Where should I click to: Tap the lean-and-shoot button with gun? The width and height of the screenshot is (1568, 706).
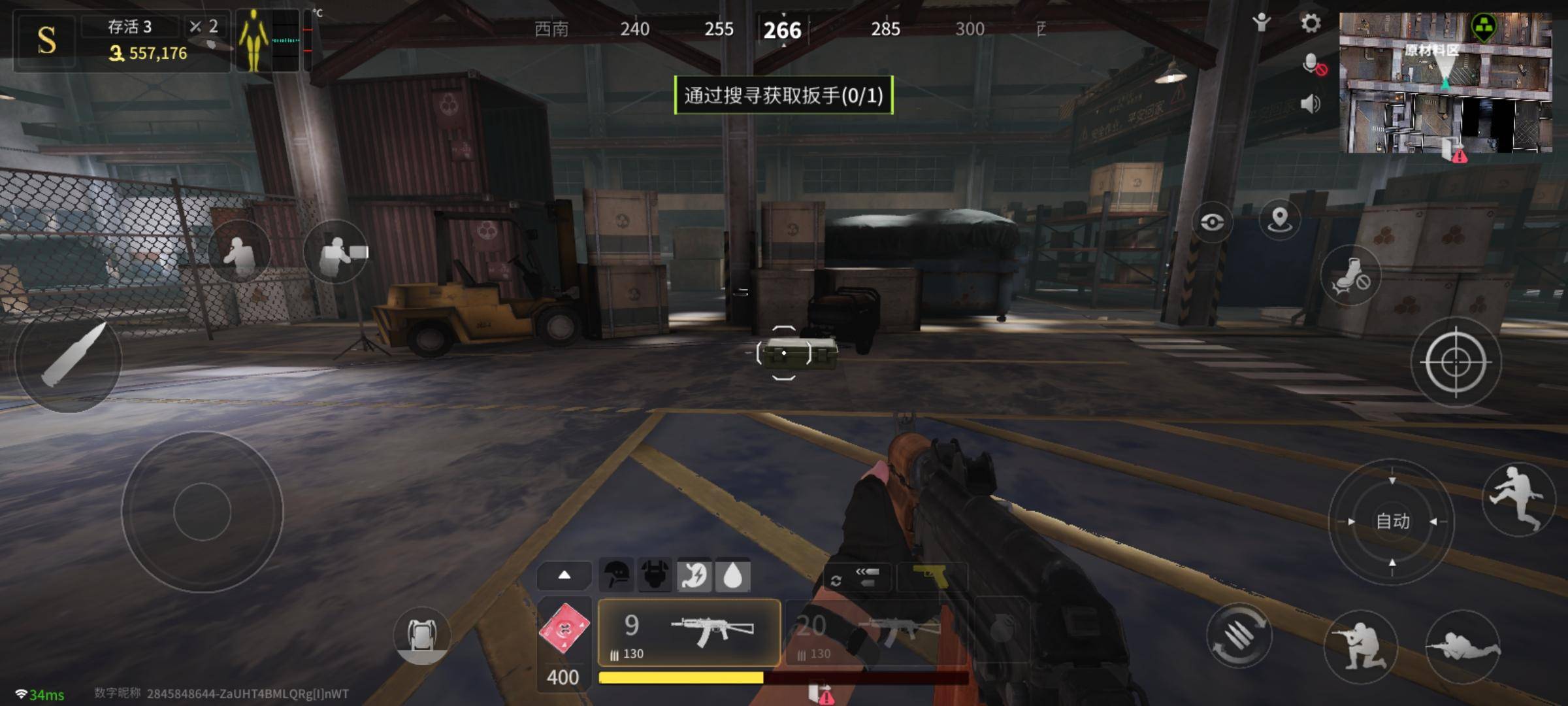[337, 252]
